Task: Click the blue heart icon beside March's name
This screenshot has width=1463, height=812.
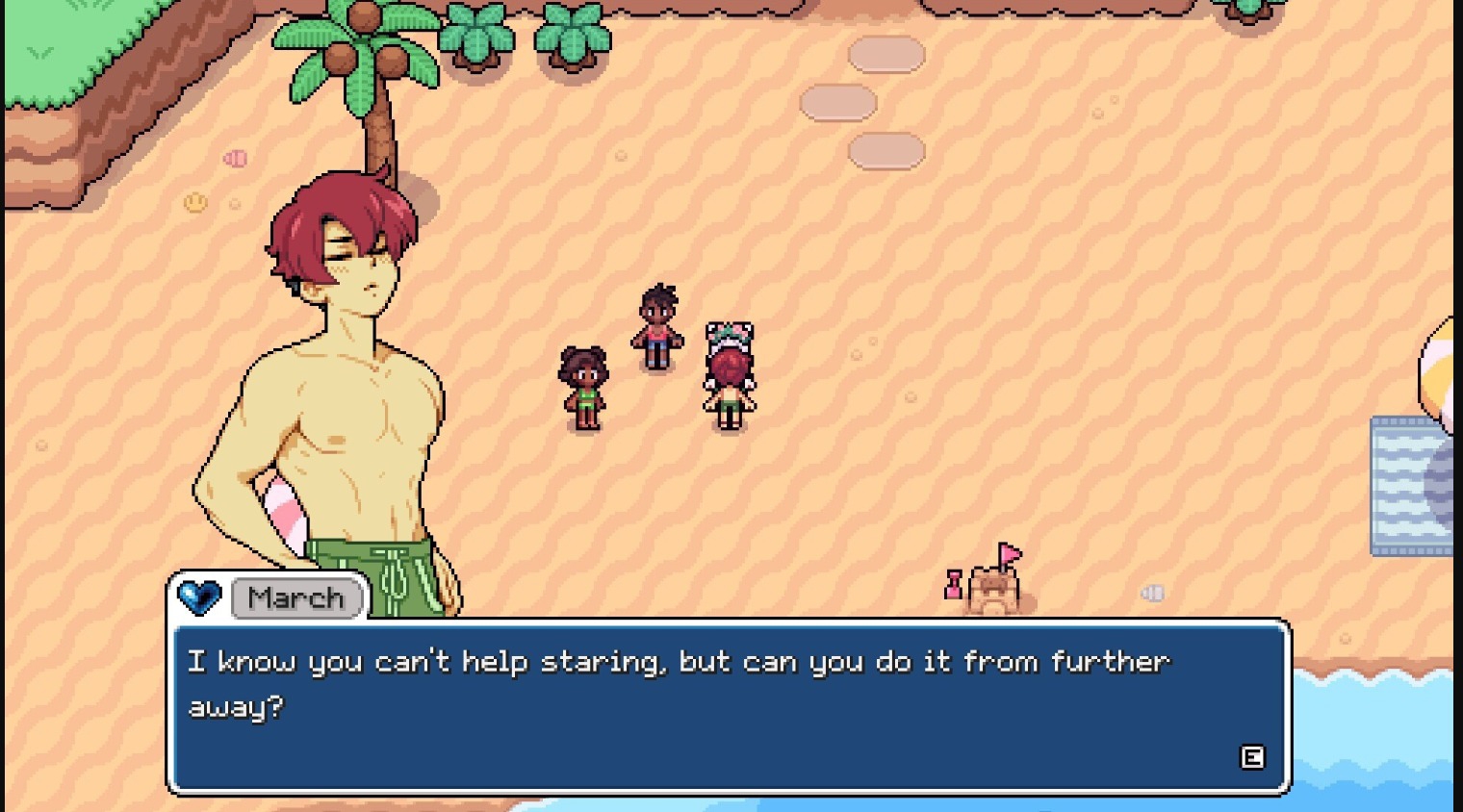Action: coord(199,597)
